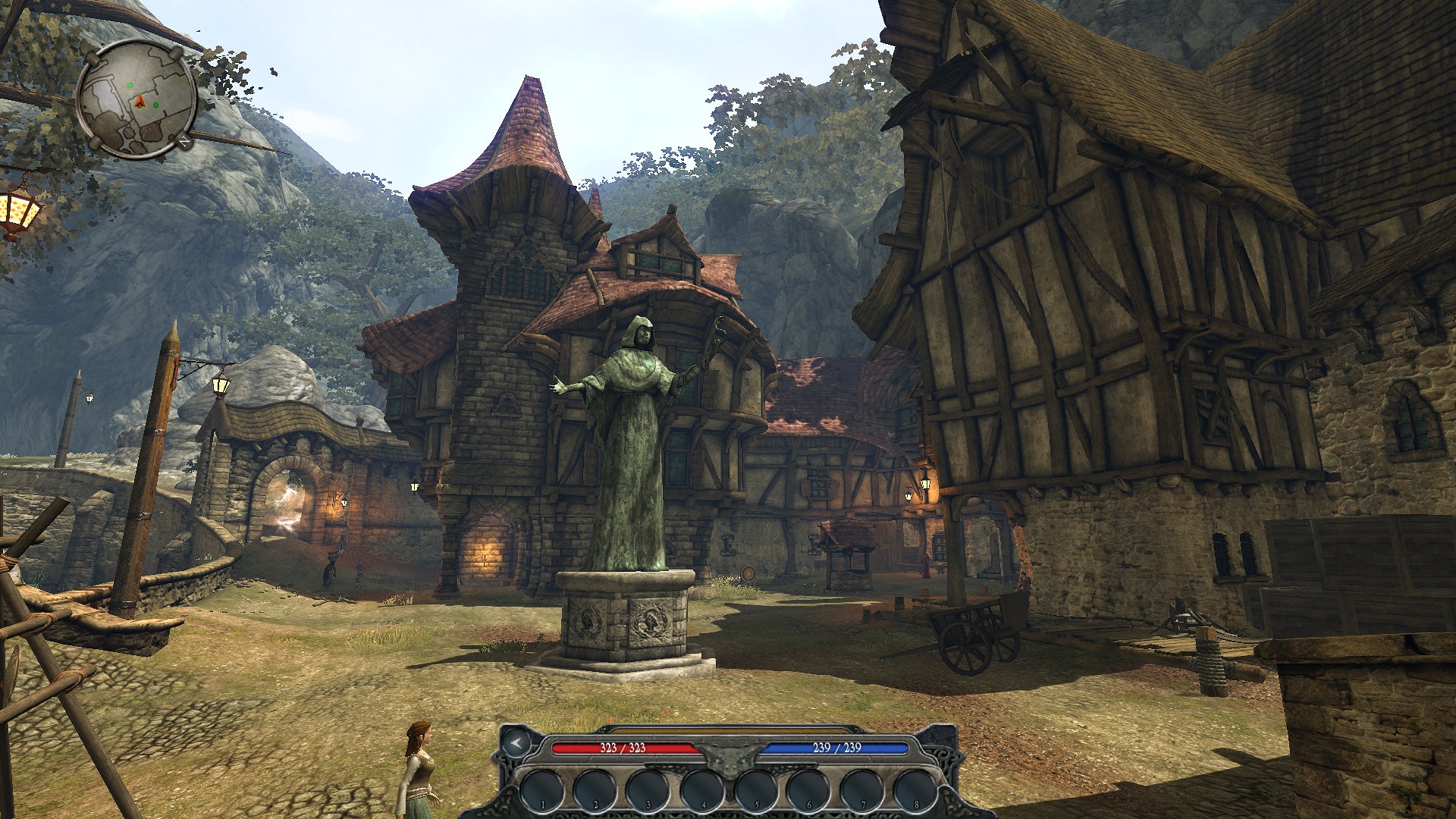Select action bar slot 8

(x=917, y=789)
